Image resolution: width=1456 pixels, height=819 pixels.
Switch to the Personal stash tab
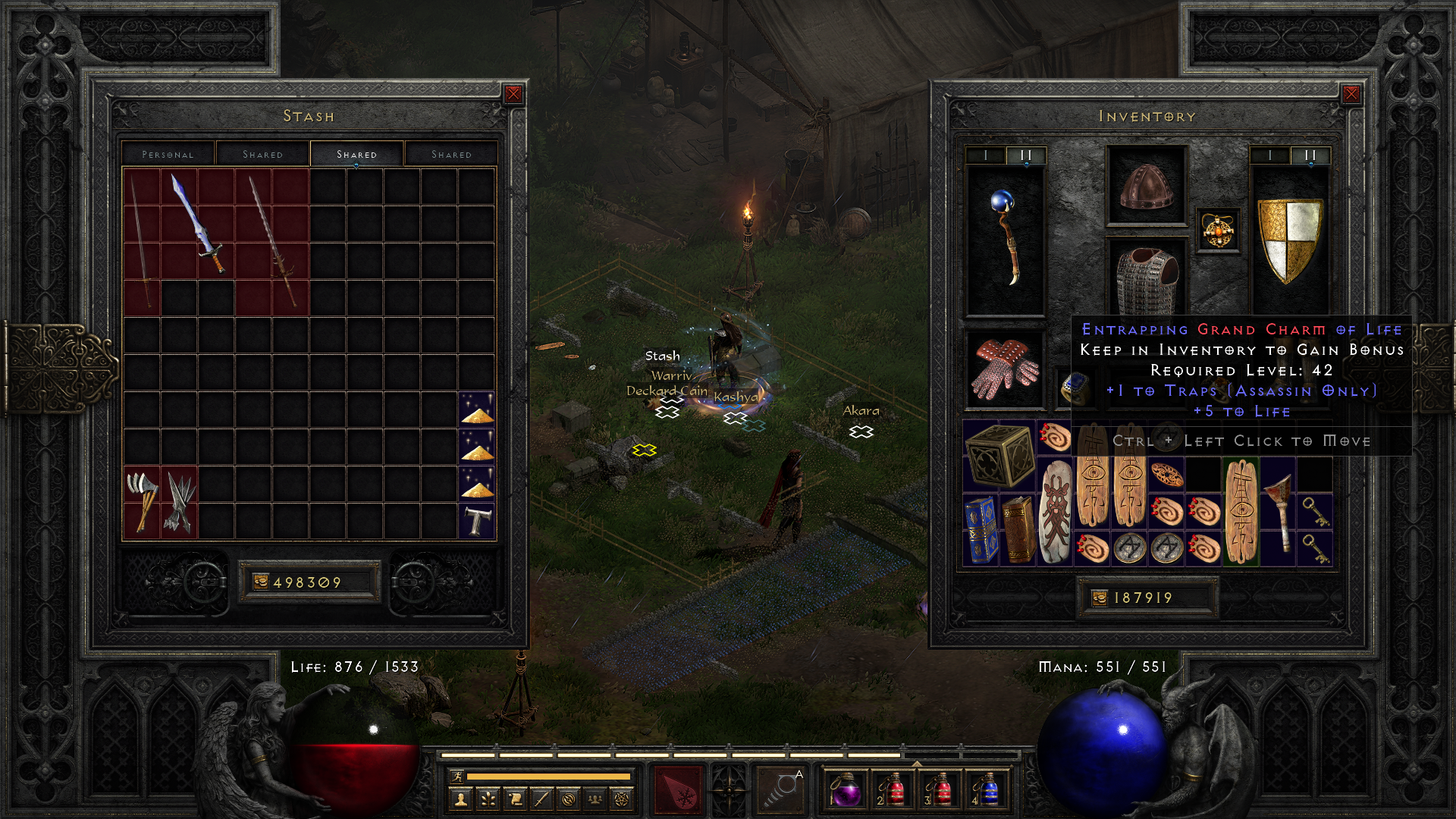click(168, 154)
